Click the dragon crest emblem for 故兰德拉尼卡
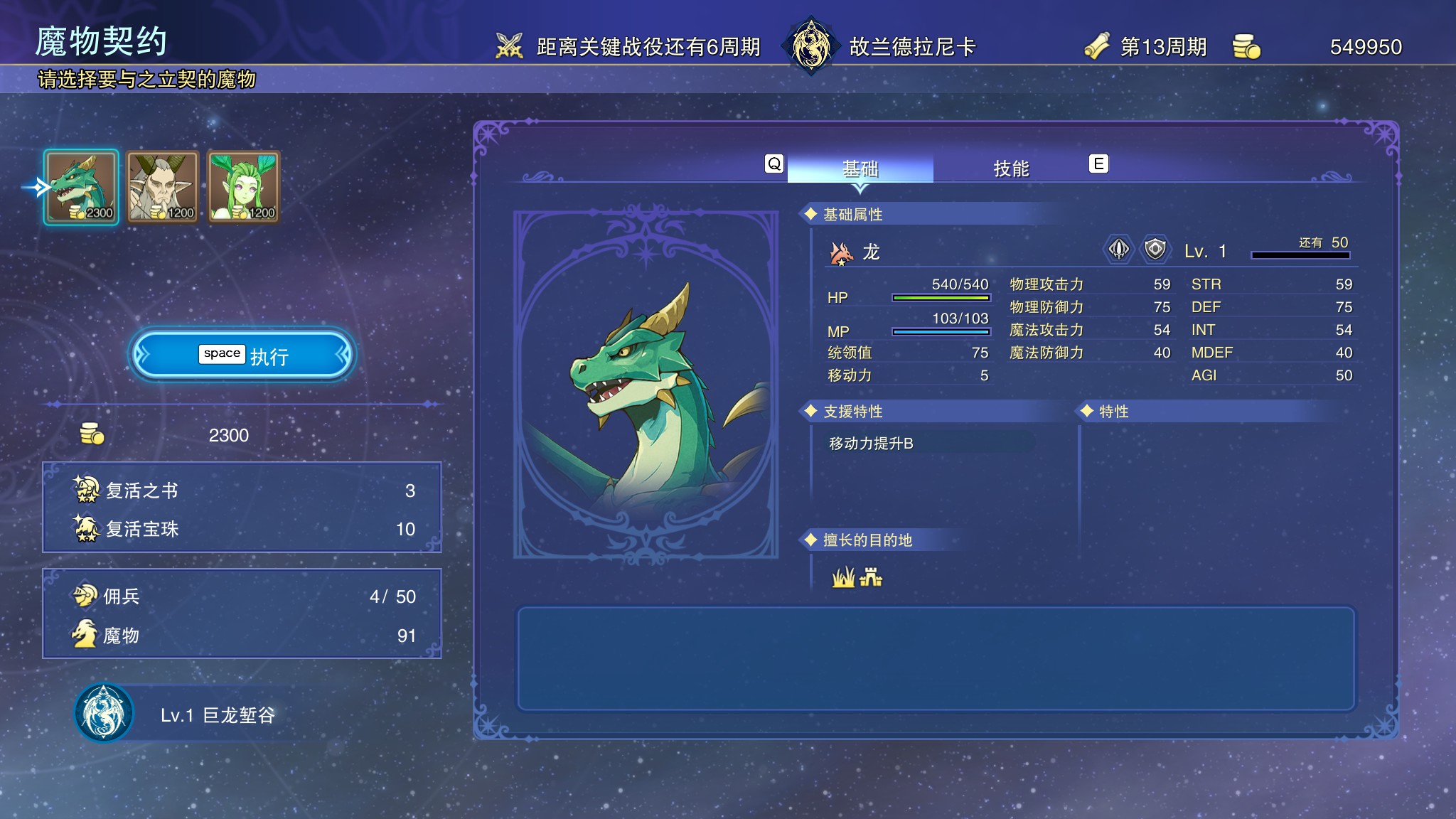 coord(810,46)
